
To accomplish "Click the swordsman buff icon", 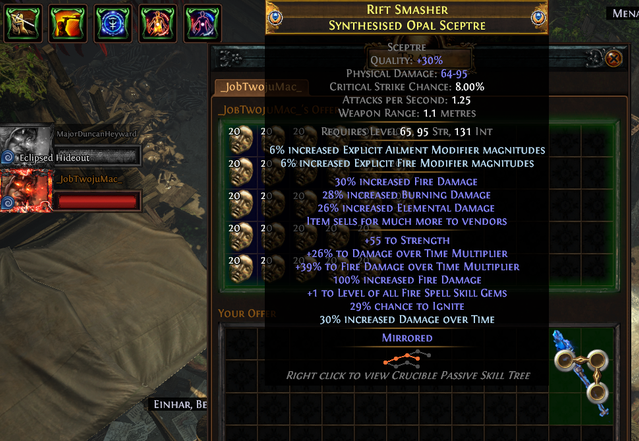I will tap(20, 21).
